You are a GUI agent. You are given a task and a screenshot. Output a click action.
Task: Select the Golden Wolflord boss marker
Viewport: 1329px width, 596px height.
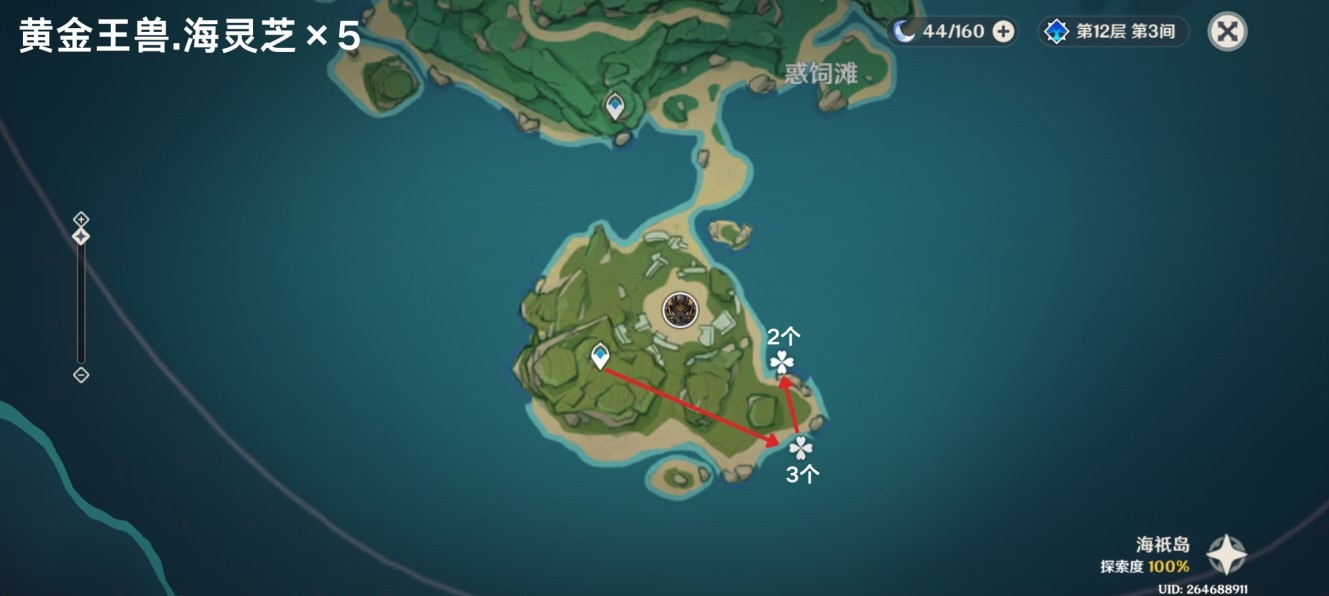pos(681,311)
